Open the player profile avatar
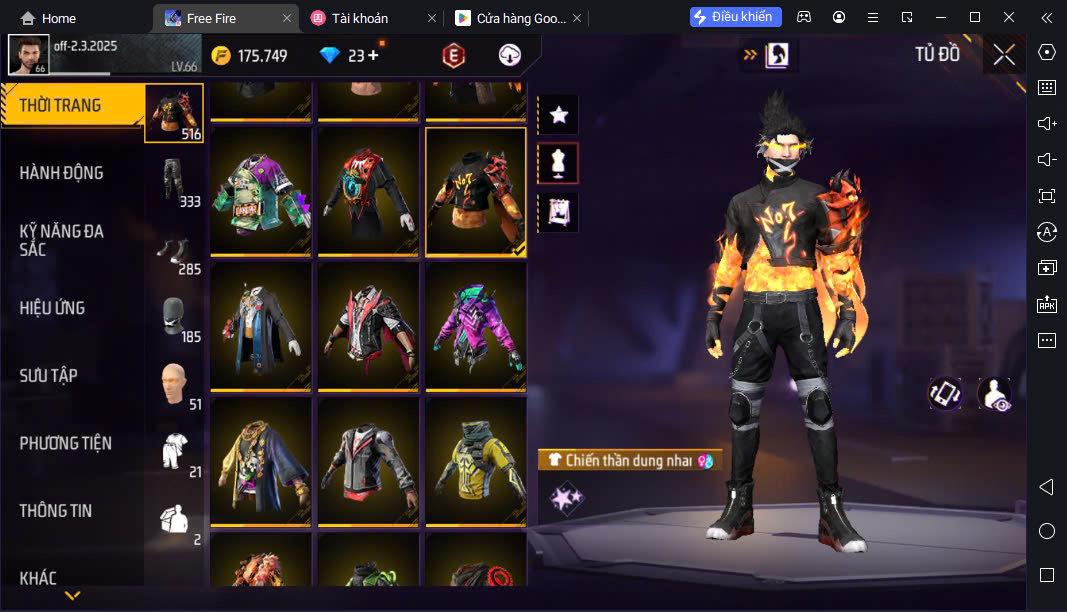 tap(28, 55)
